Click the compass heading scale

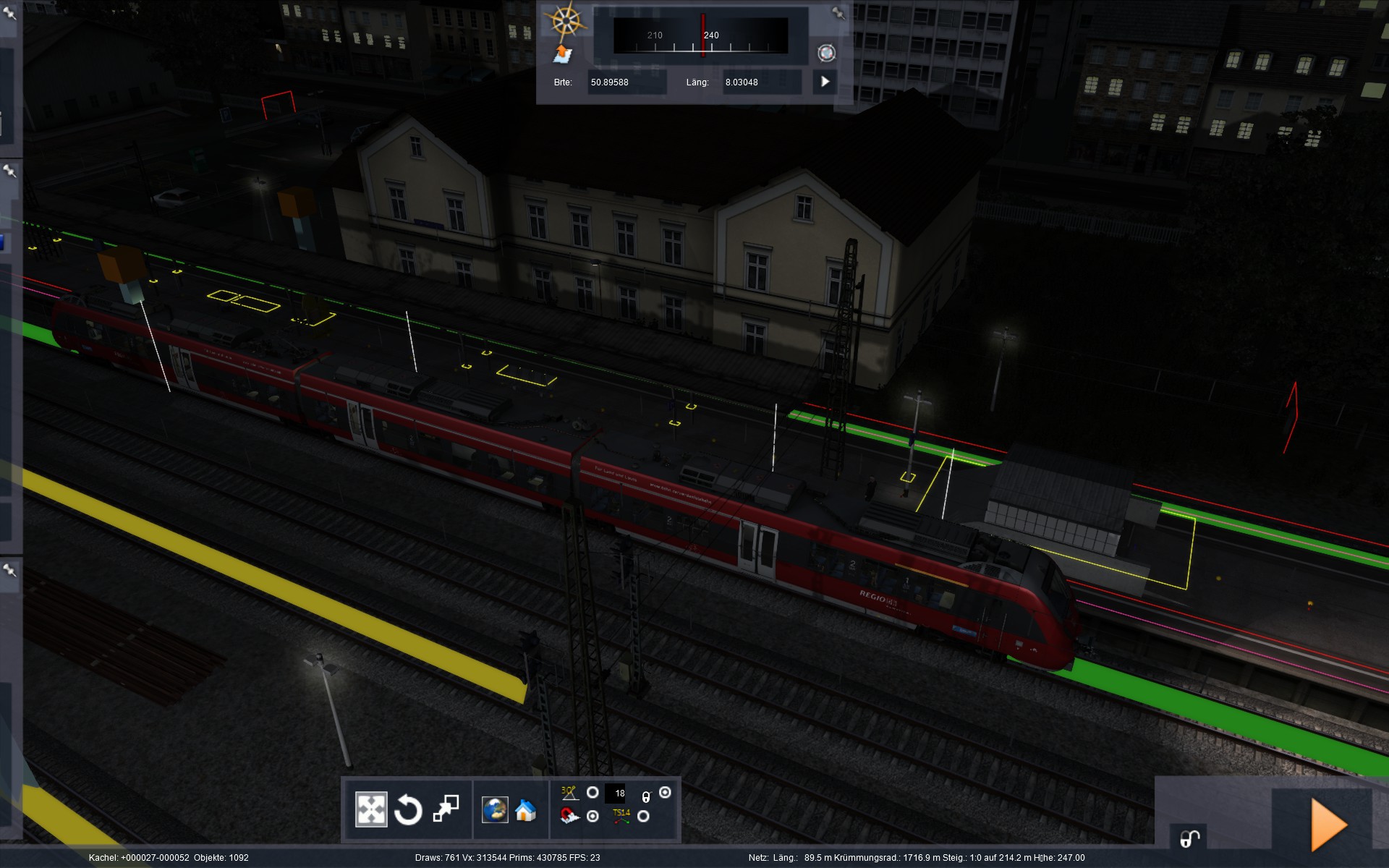[x=700, y=35]
